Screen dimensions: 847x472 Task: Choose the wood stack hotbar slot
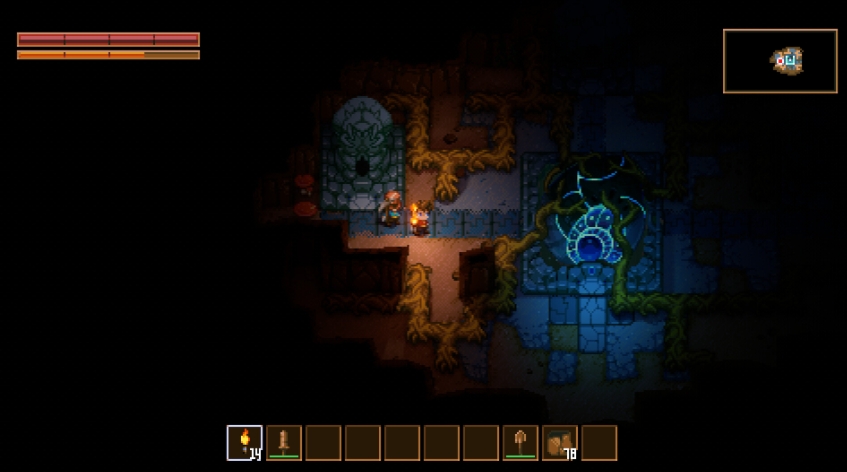click(560, 442)
